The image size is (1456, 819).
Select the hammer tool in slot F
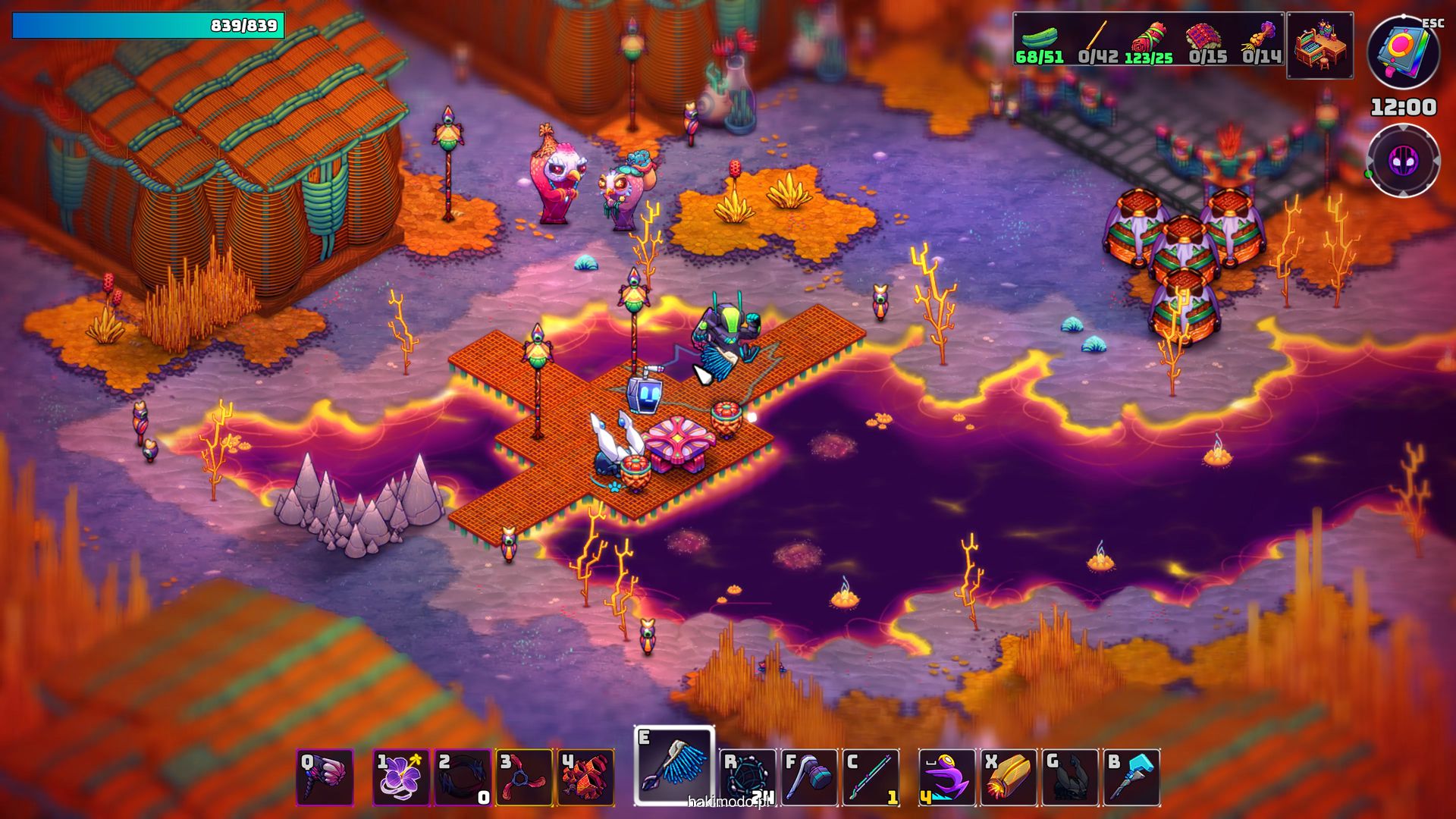[x=809, y=777]
